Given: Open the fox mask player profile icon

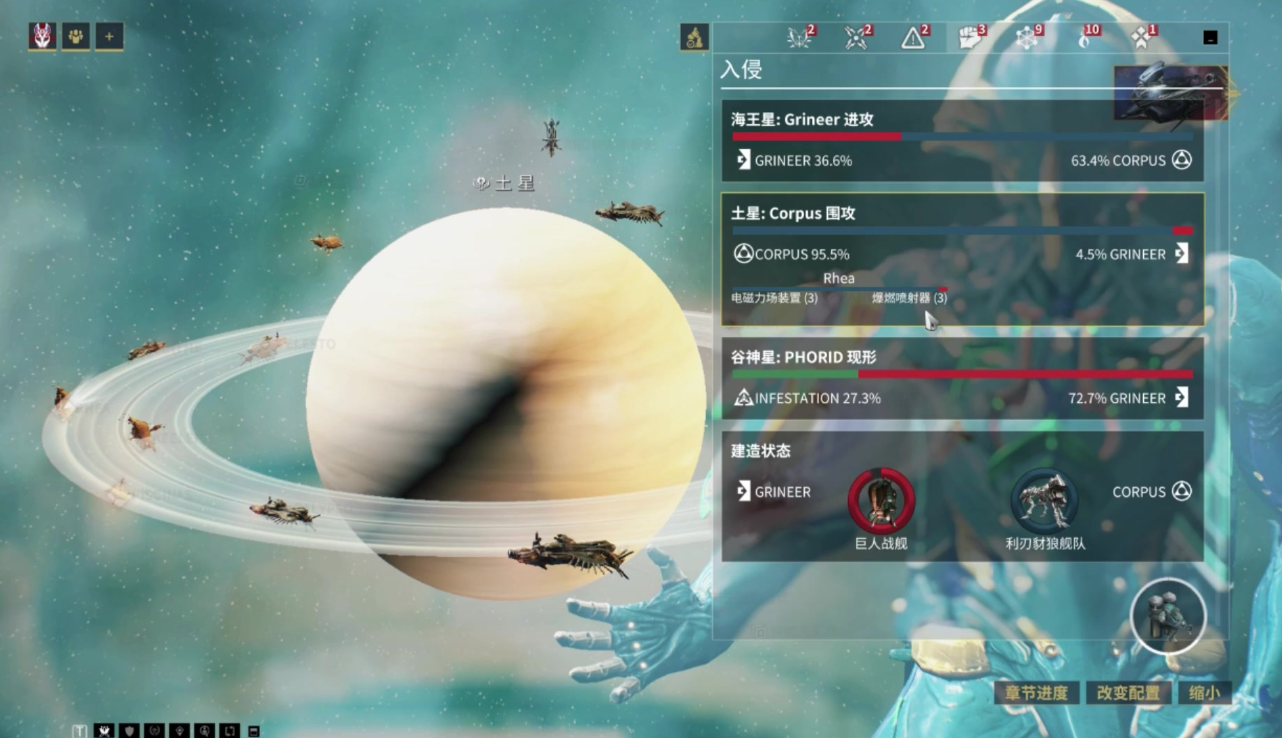Looking at the screenshot, I should click(x=42, y=37).
